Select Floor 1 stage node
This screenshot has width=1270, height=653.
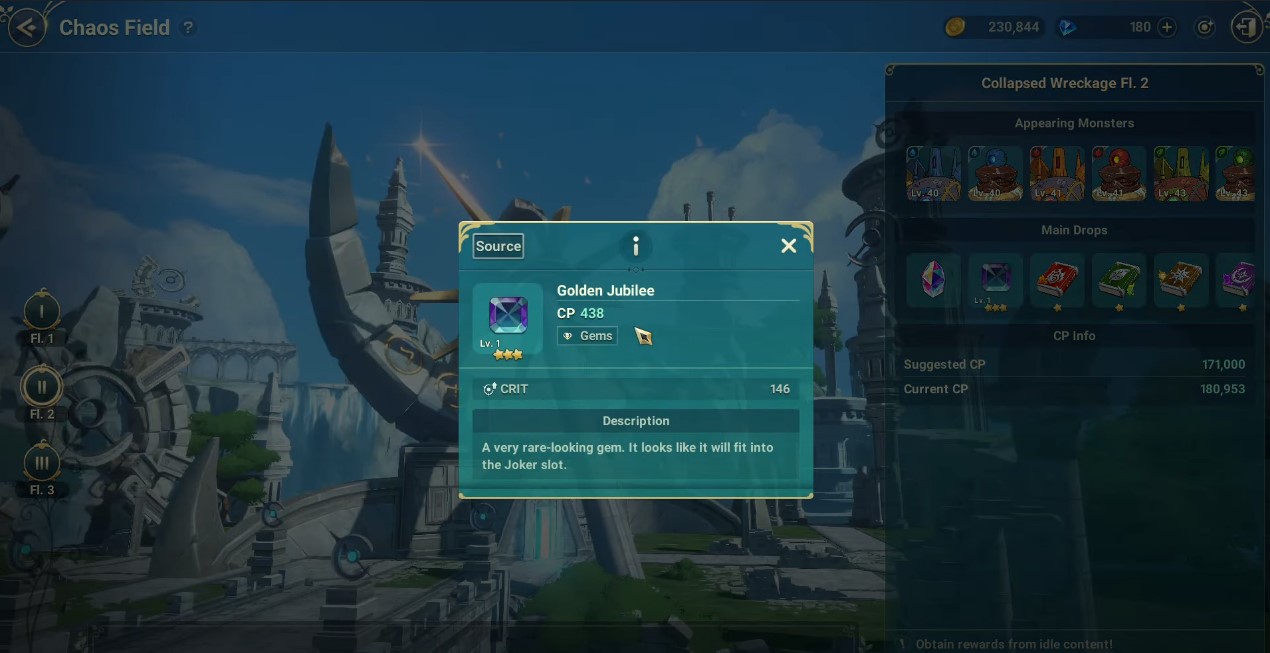click(42, 311)
